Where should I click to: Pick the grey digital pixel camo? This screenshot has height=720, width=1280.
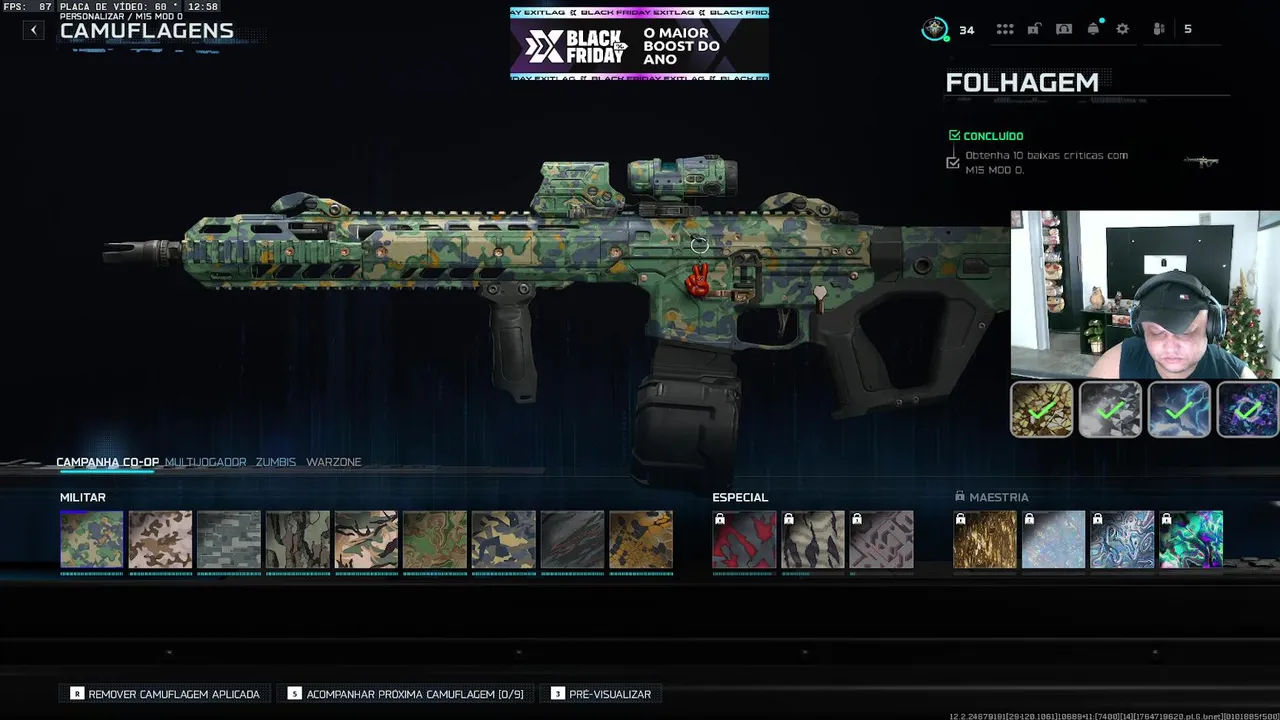pyautogui.click(x=229, y=540)
